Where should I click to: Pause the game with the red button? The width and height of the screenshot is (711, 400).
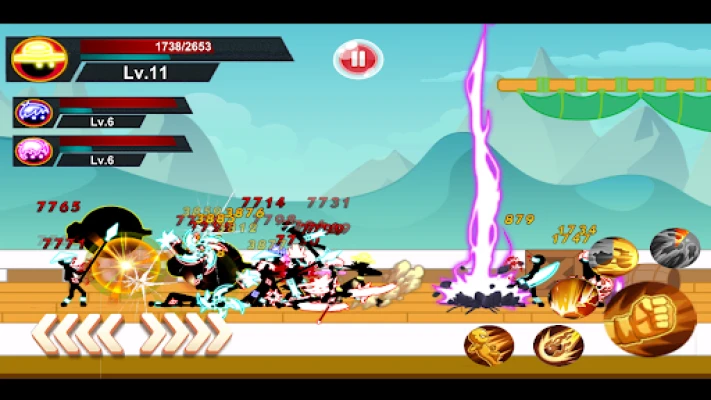pyautogui.click(x=357, y=59)
